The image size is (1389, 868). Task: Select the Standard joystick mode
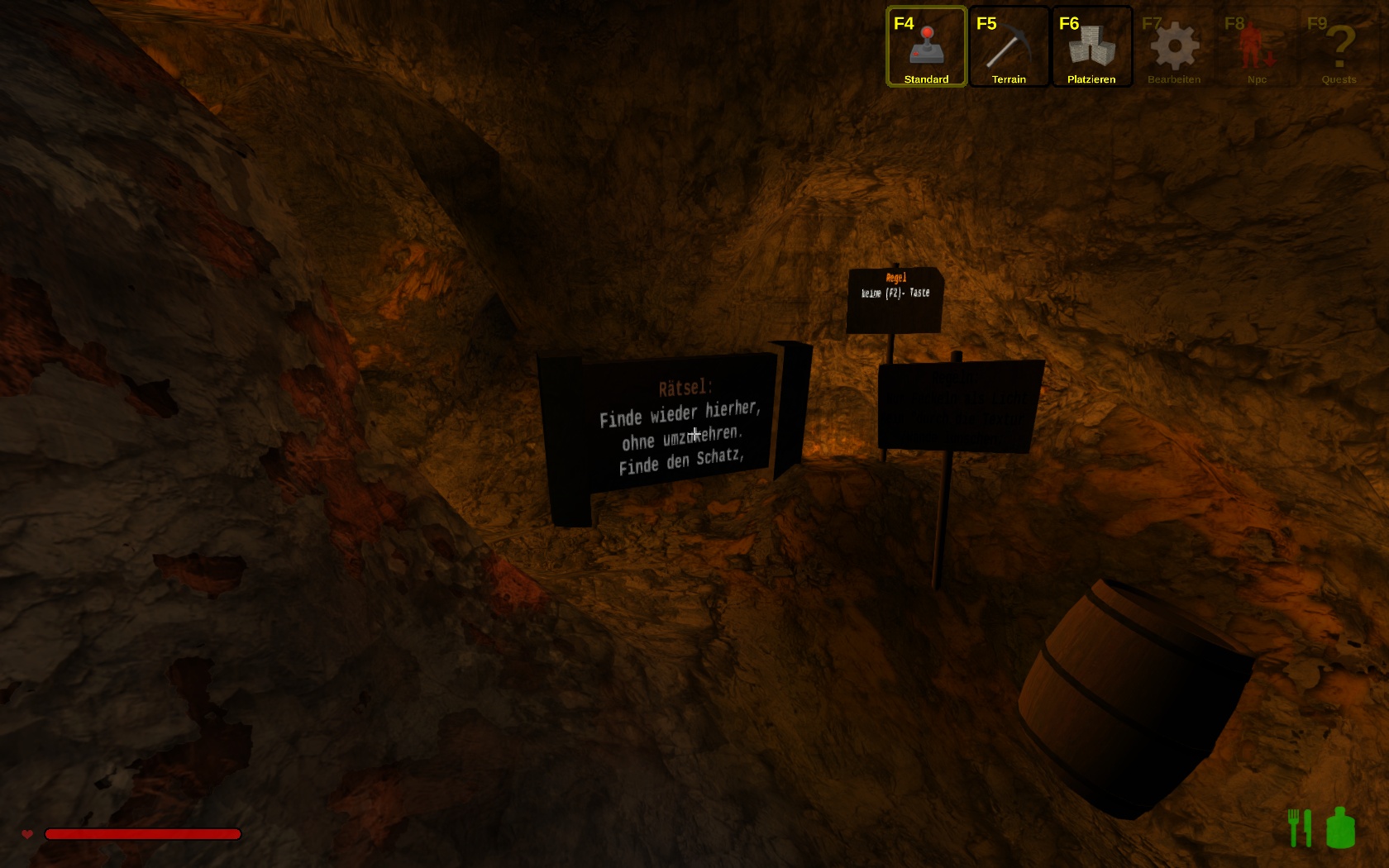[x=926, y=47]
